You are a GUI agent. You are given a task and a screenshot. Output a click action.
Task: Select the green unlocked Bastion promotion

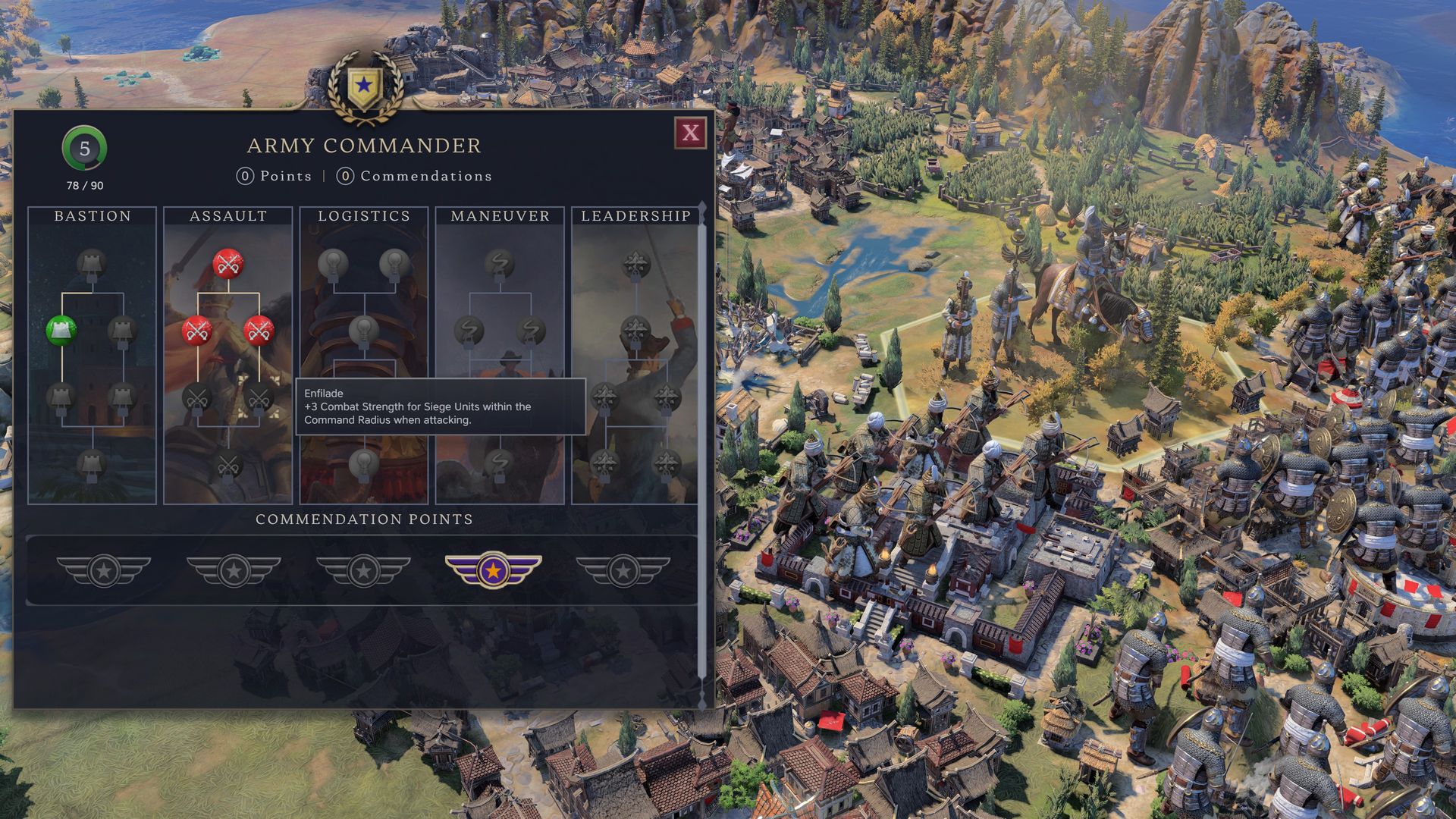tap(61, 331)
